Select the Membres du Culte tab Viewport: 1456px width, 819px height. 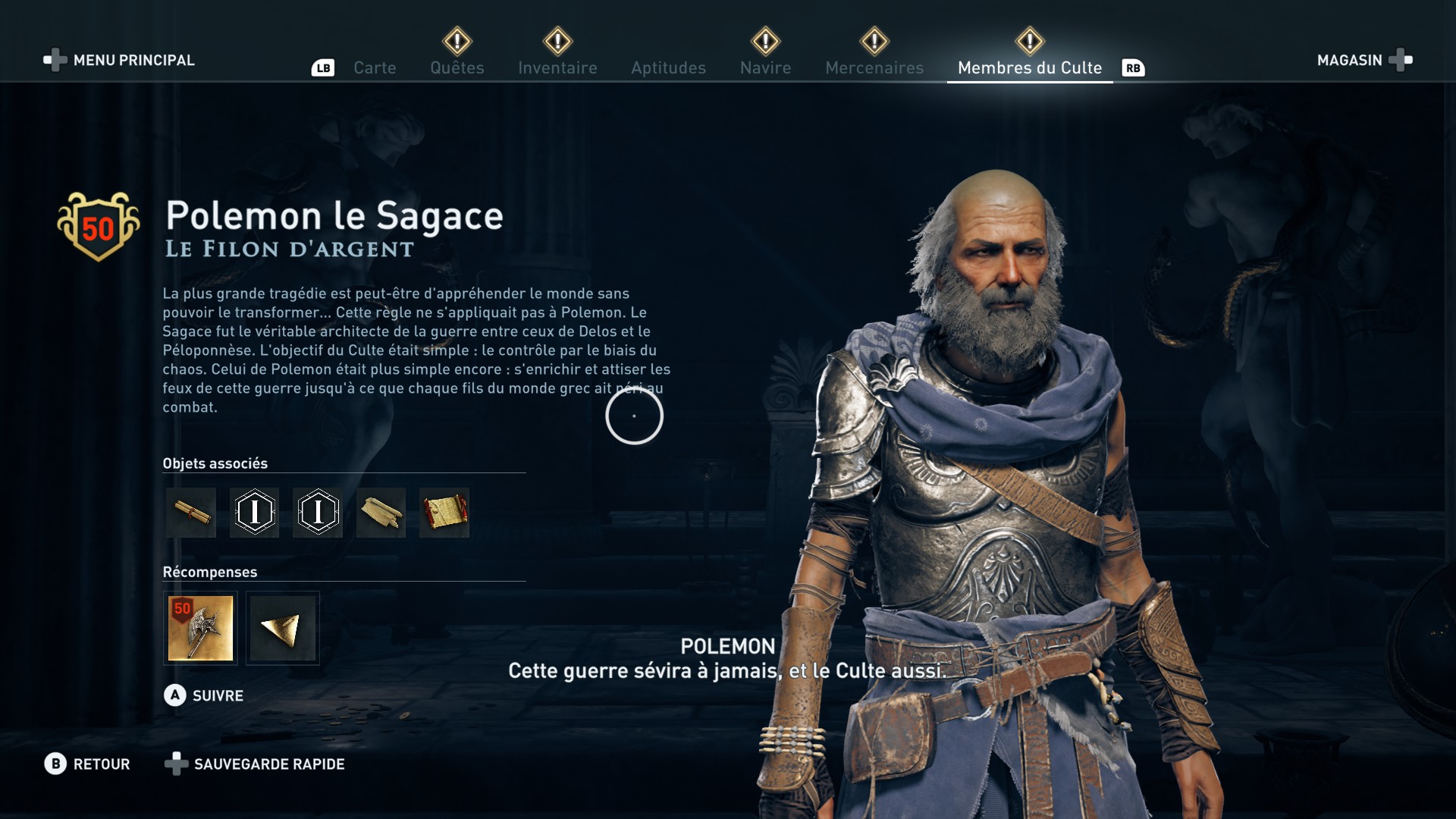pyautogui.click(x=1029, y=67)
